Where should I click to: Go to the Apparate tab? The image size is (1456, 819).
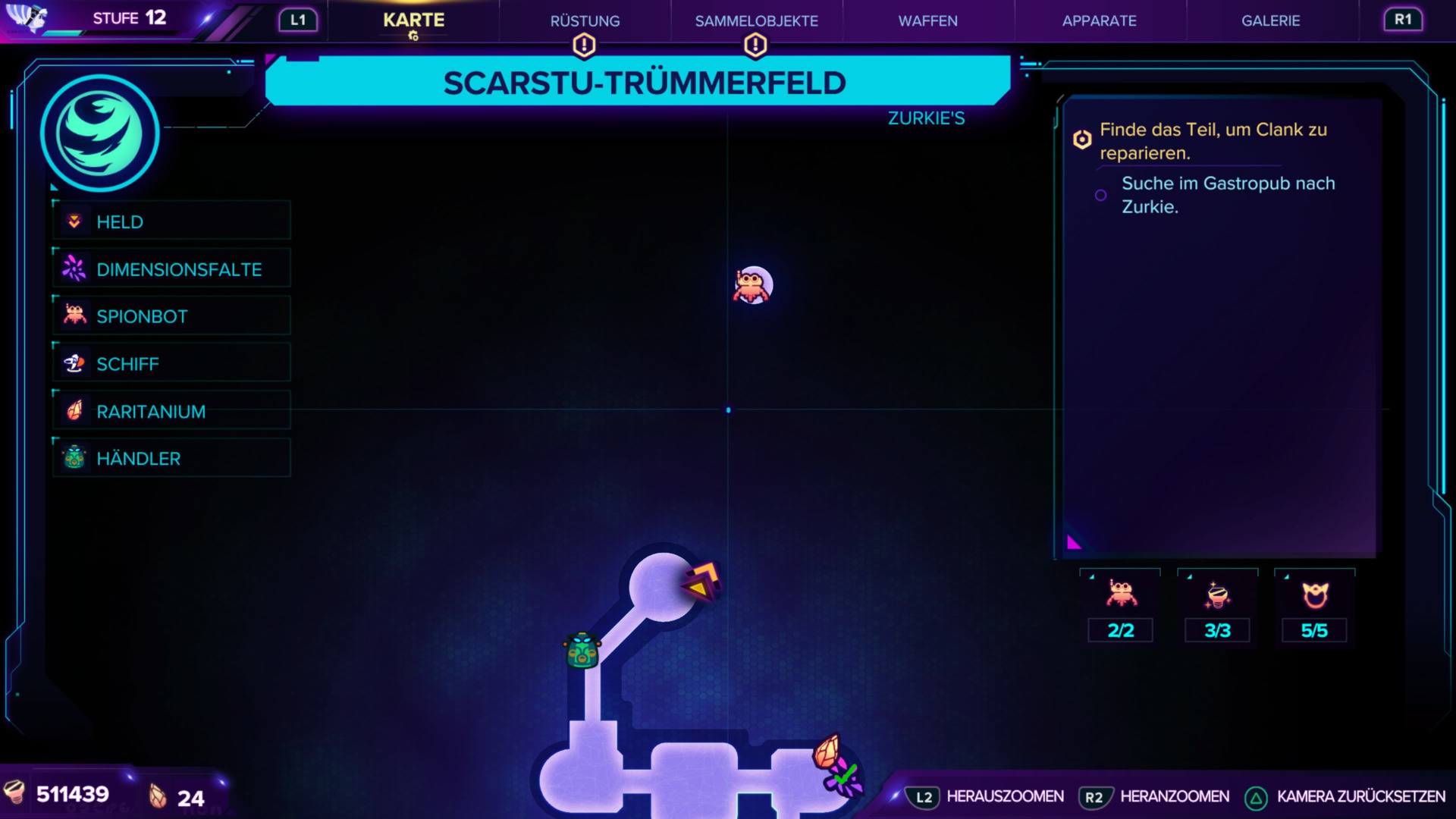pyautogui.click(x=1099, y=21)
